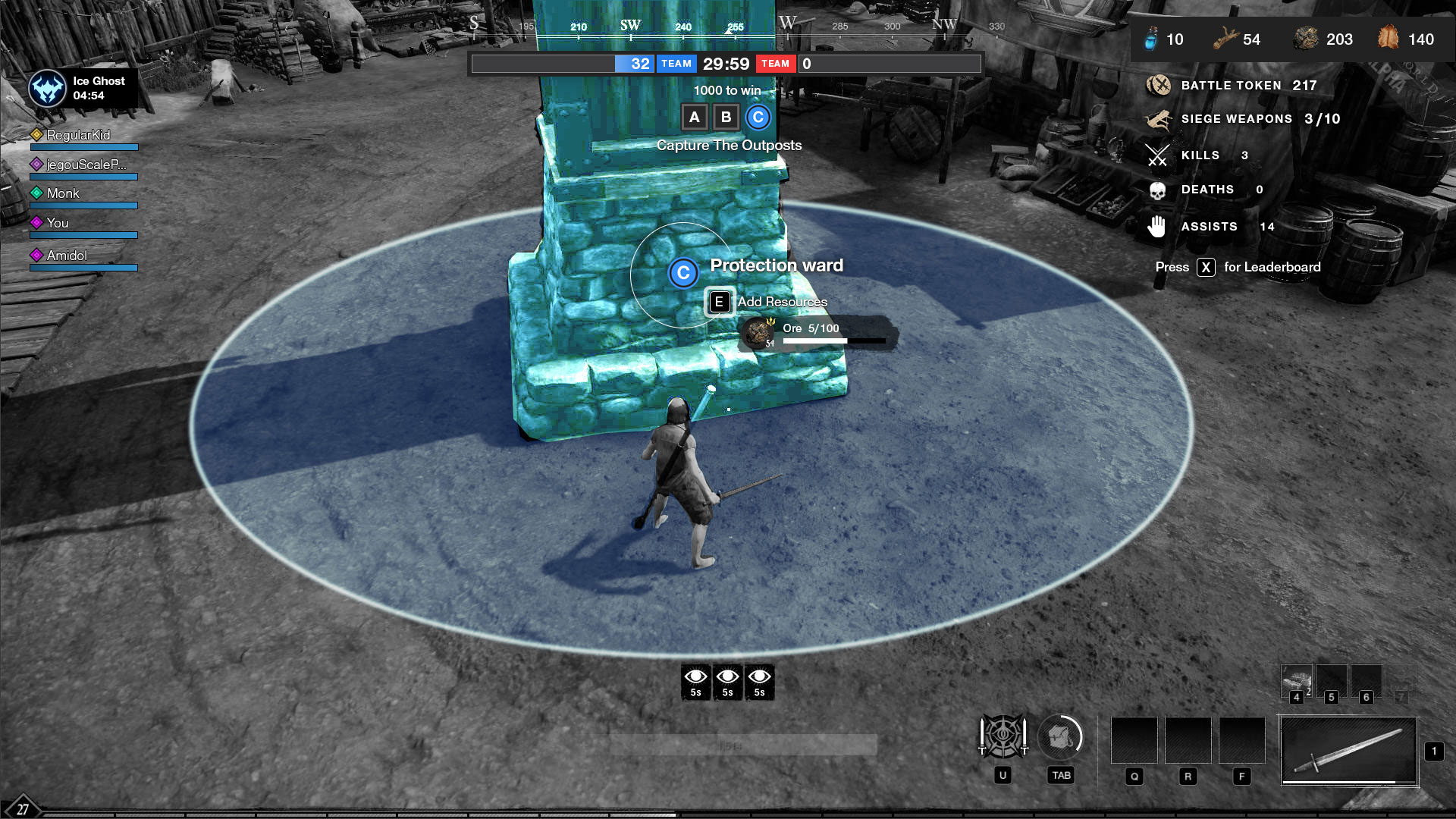This screenshot has height=819, width=1456.
Task: Click the wood resource counter icon
Action: coord(1225,39)
